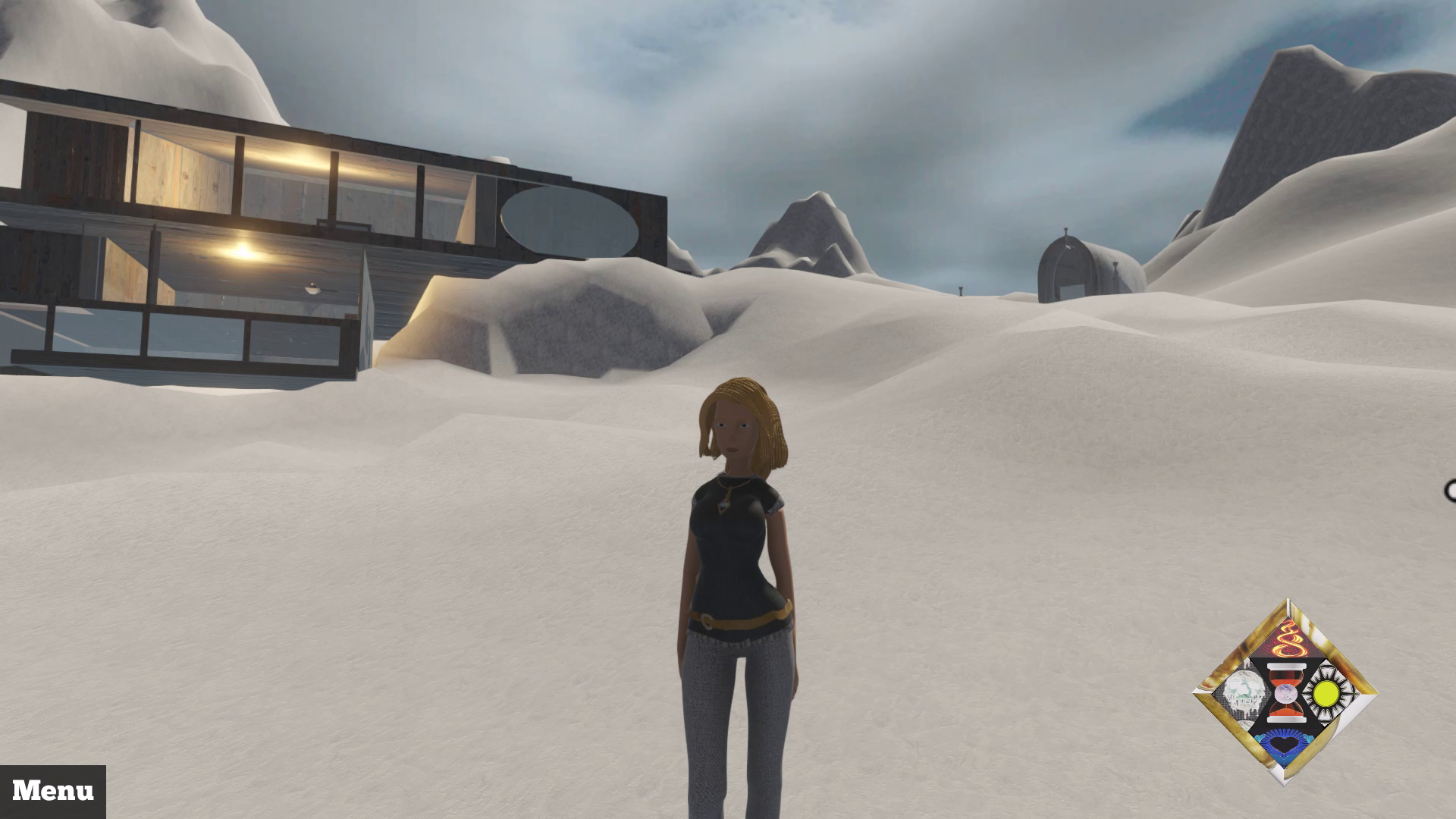Choose the blue heart icon

(x=1285, y=746)
